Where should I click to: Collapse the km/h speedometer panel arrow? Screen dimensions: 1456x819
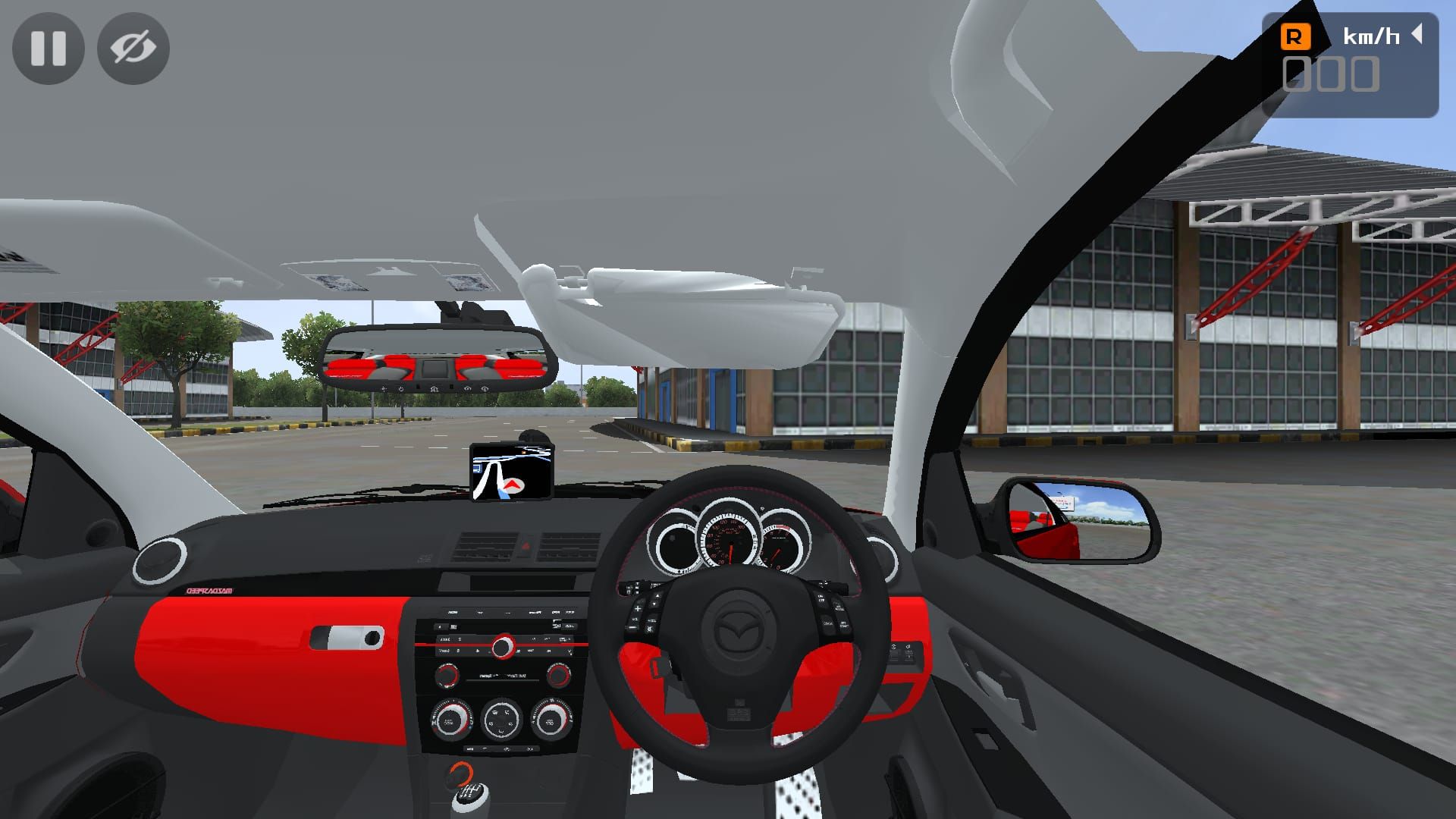coord(1417,34)
